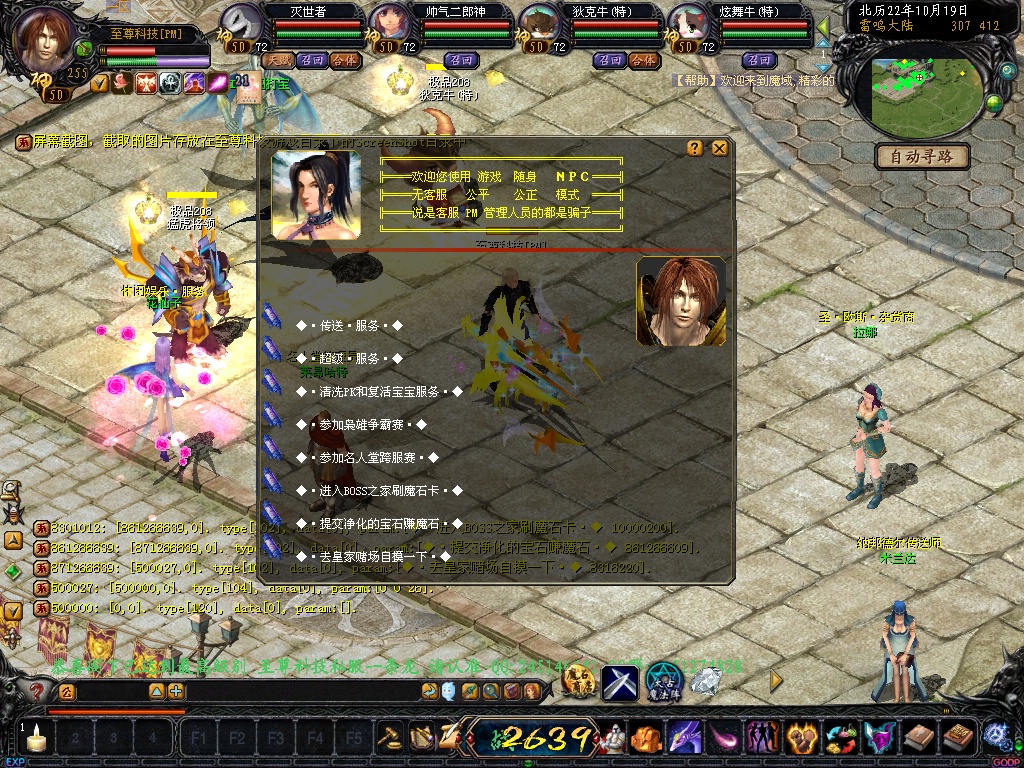Choose 提交净化的宝石赚魔石 option
The width and height of the screenshot is (1024, 768).
[x=379, y=524]
